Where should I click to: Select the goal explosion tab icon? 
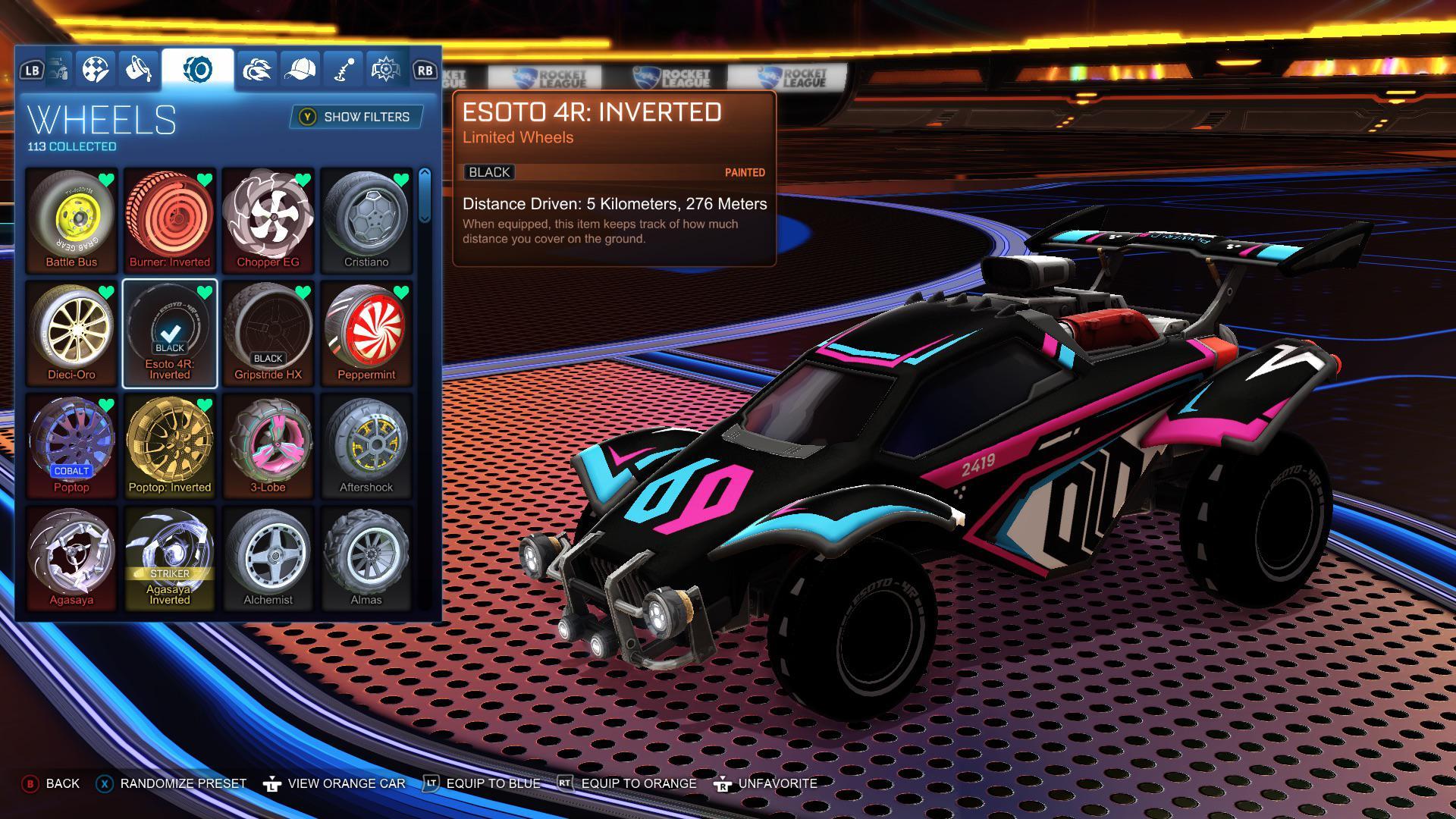tap(385, 69)
